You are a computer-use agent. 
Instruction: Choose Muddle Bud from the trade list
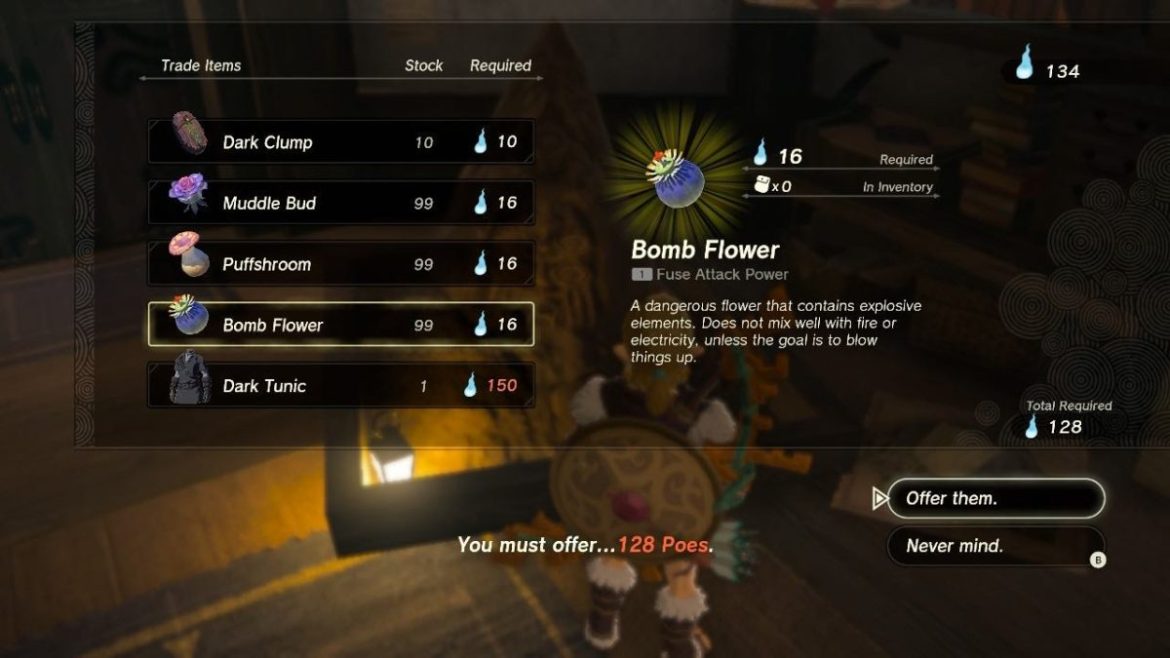pyautogui.click(x=340, y=203)
